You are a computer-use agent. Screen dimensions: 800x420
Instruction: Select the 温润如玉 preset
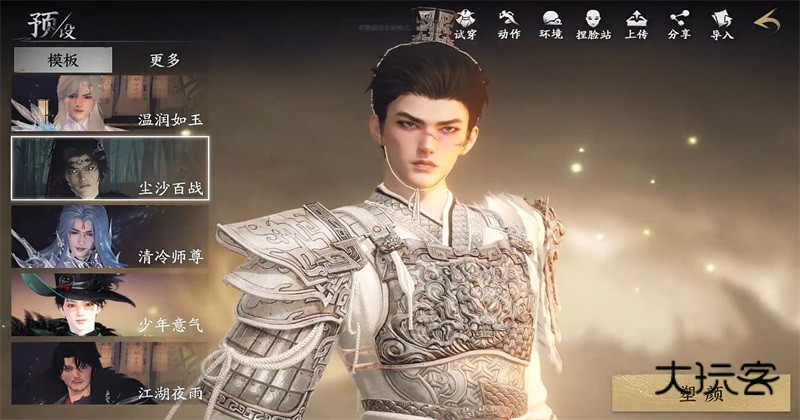(x=110, y=102)
